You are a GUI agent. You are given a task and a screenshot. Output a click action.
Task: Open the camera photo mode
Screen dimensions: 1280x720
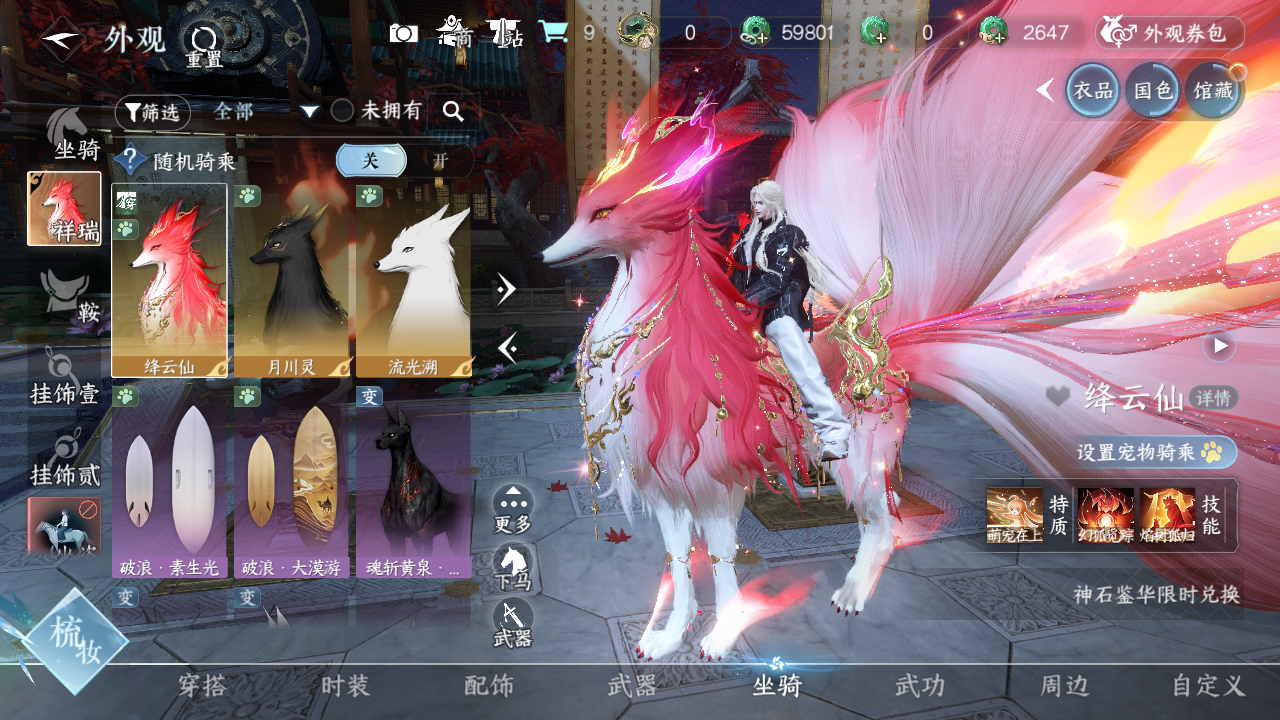404,33
